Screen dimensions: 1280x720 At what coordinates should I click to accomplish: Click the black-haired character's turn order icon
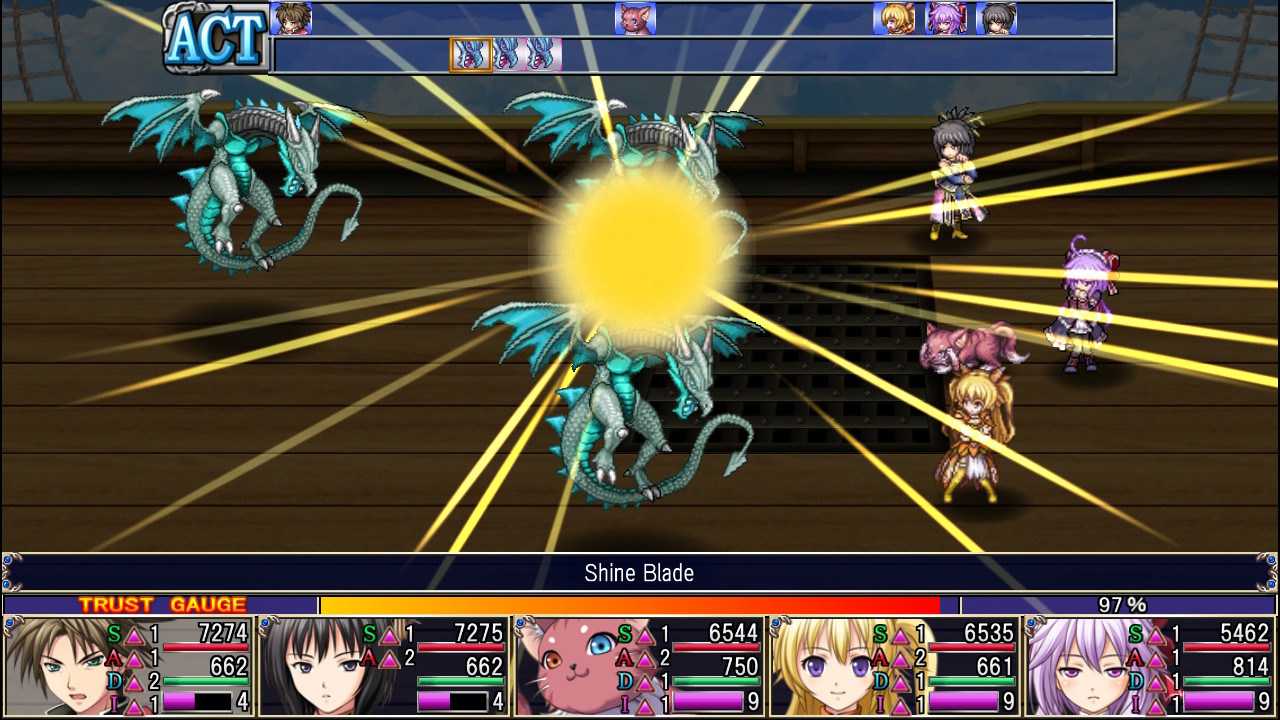995,19
